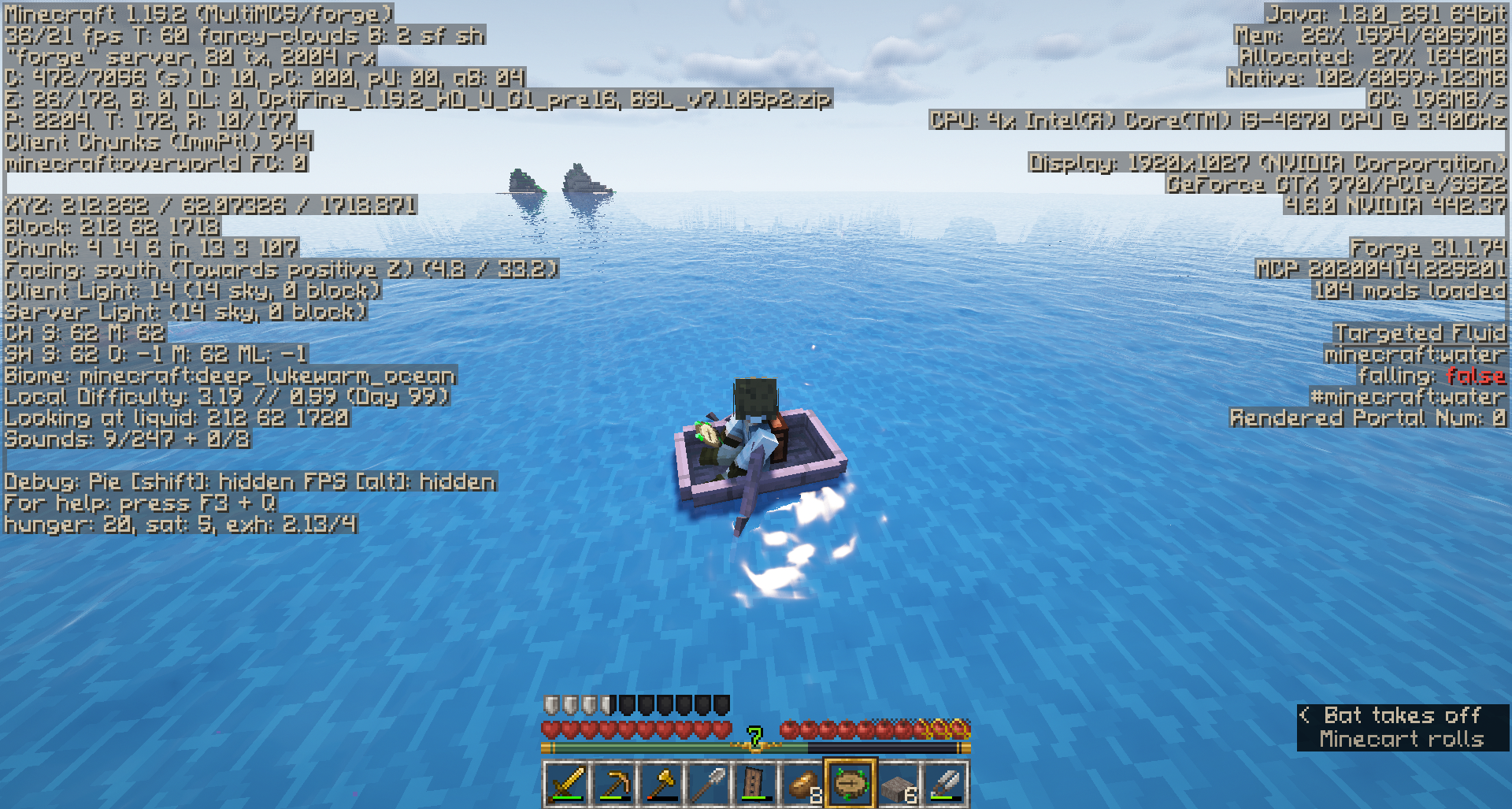This screenshot has height=809, width=1512.
Task: Select the shovel hotbar slot
Action: tap(708, 784)
